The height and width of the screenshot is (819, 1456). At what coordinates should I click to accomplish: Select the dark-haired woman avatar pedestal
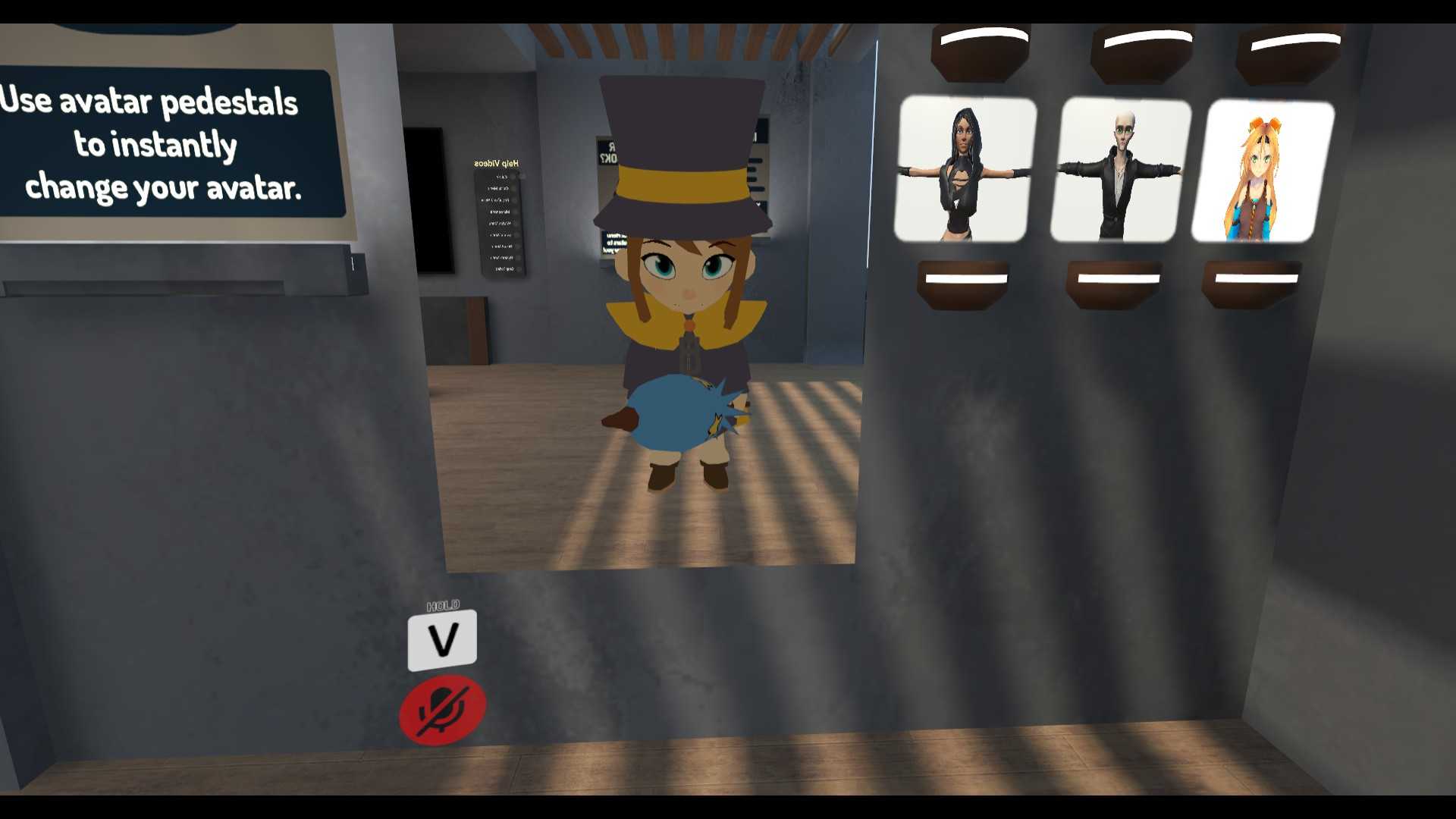point(964,170)
